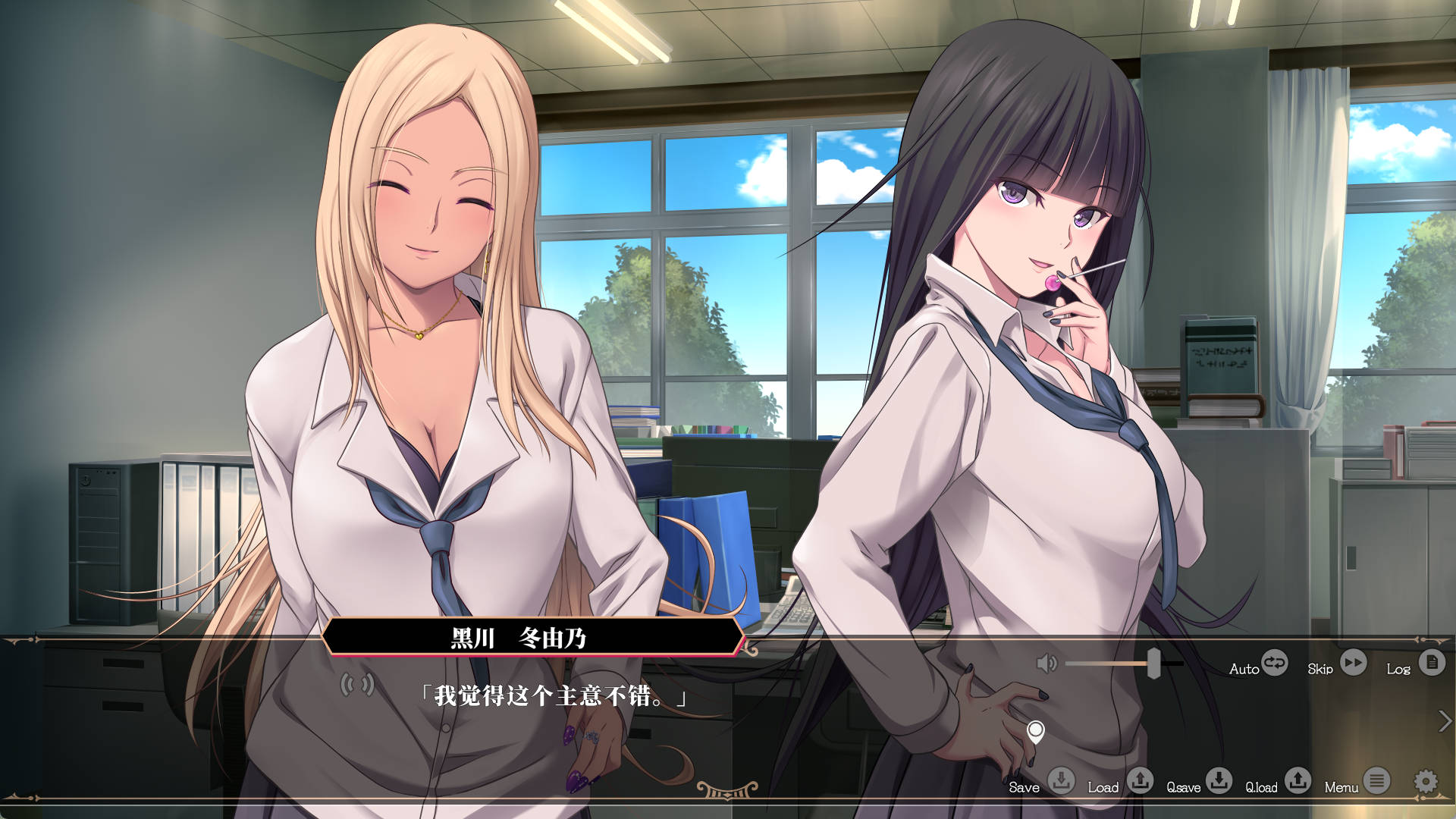
Task: Click the volume slider handle
Action: [1153, 664]
